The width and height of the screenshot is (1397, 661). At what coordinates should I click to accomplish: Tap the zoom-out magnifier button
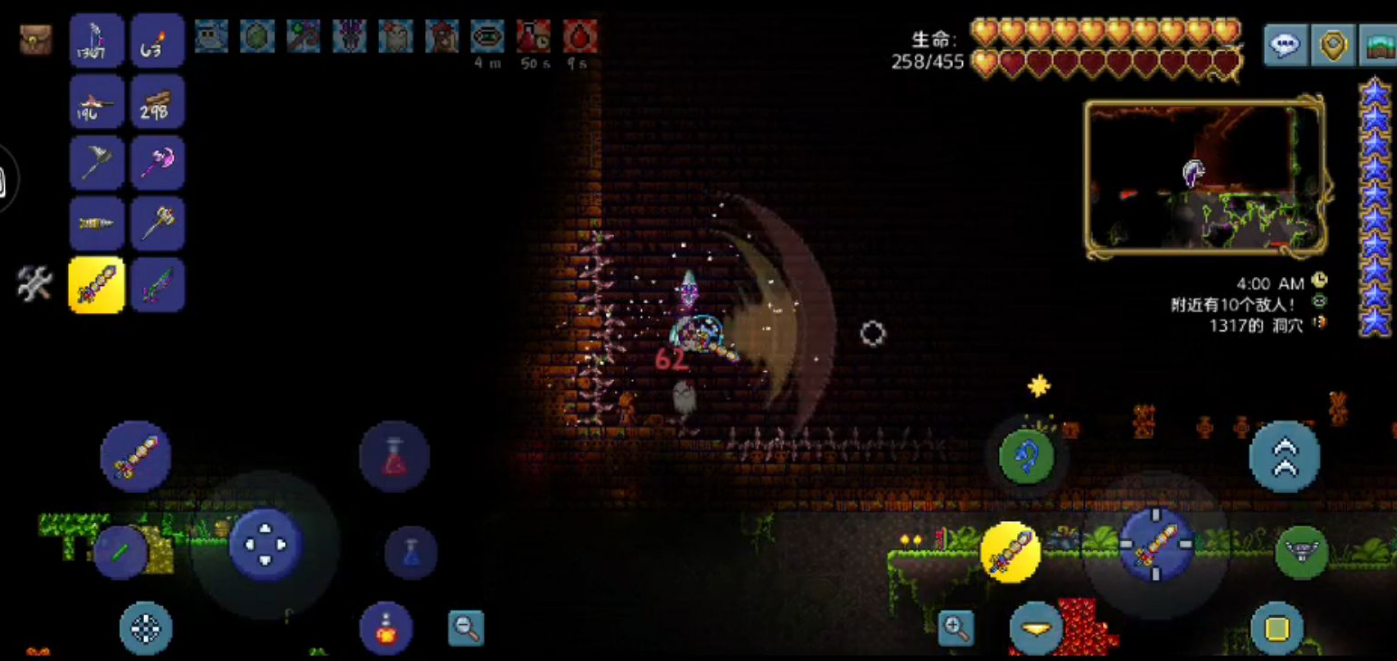click(465, 628)
